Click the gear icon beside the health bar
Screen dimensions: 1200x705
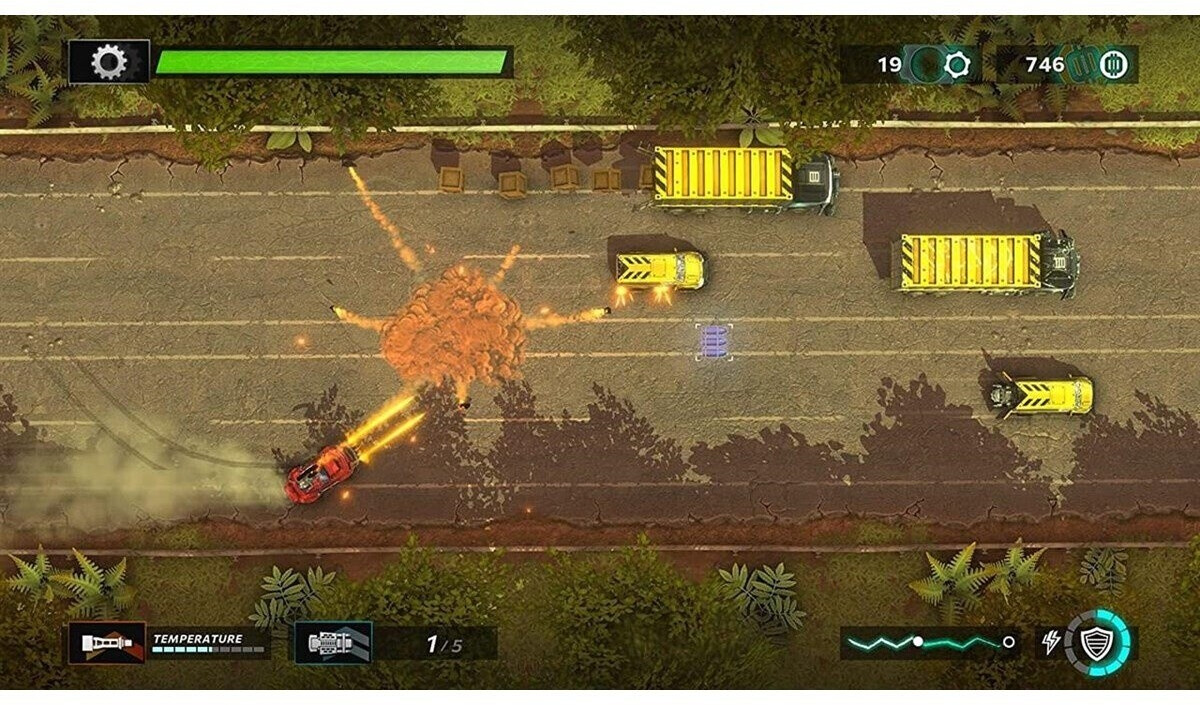click(x=109, y=63)
